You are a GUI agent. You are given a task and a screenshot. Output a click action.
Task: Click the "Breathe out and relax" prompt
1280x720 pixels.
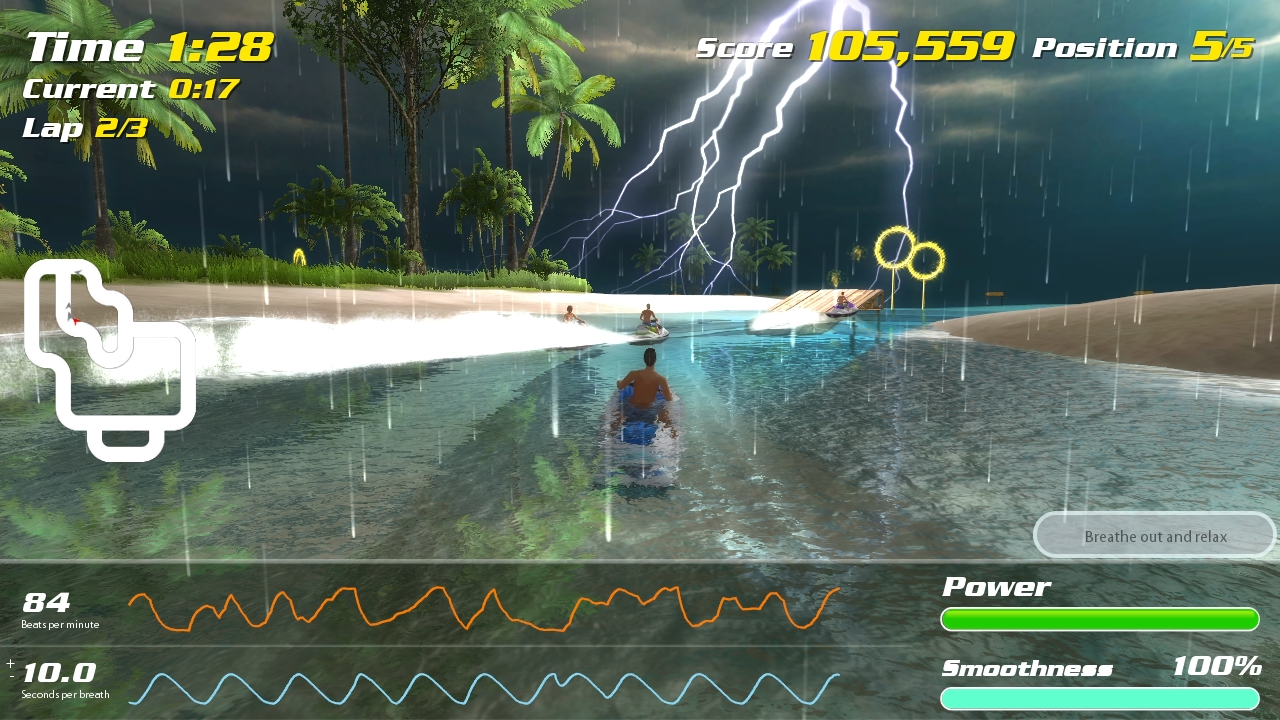pos(1155,537)
